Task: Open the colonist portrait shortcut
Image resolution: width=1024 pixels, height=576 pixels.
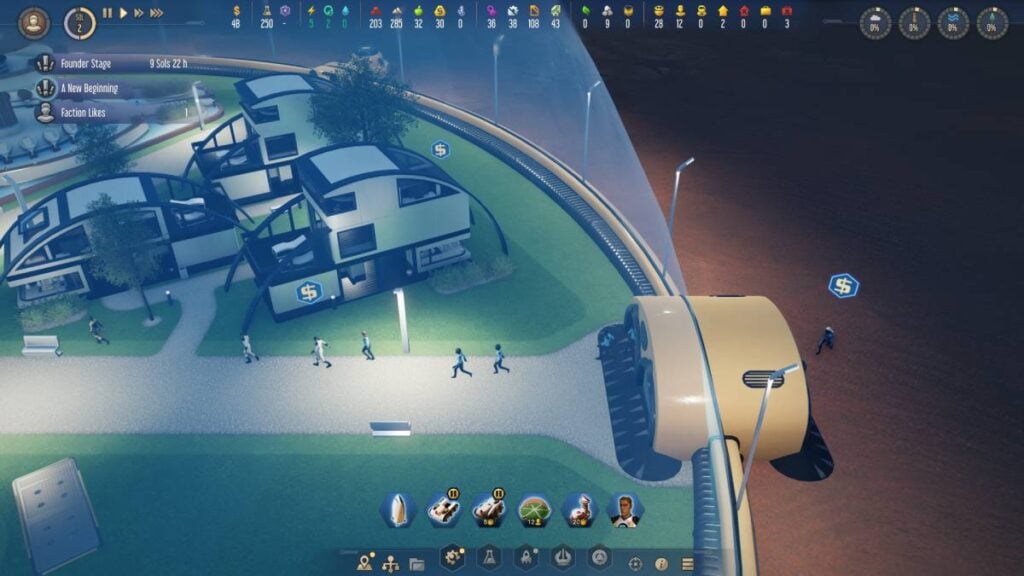Action: pyautogui.click(x=626, y=510)
